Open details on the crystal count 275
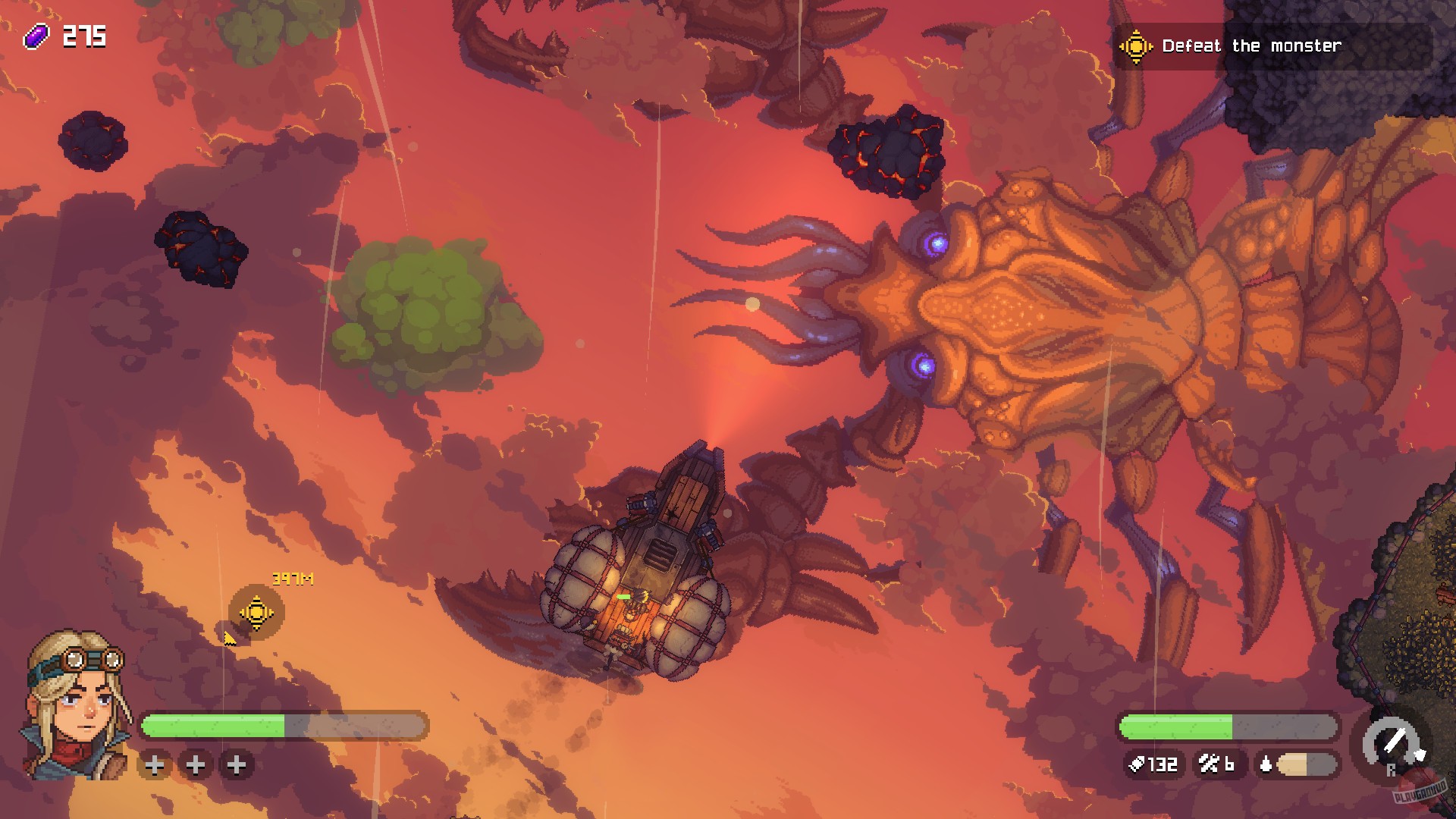 [86, 33]
